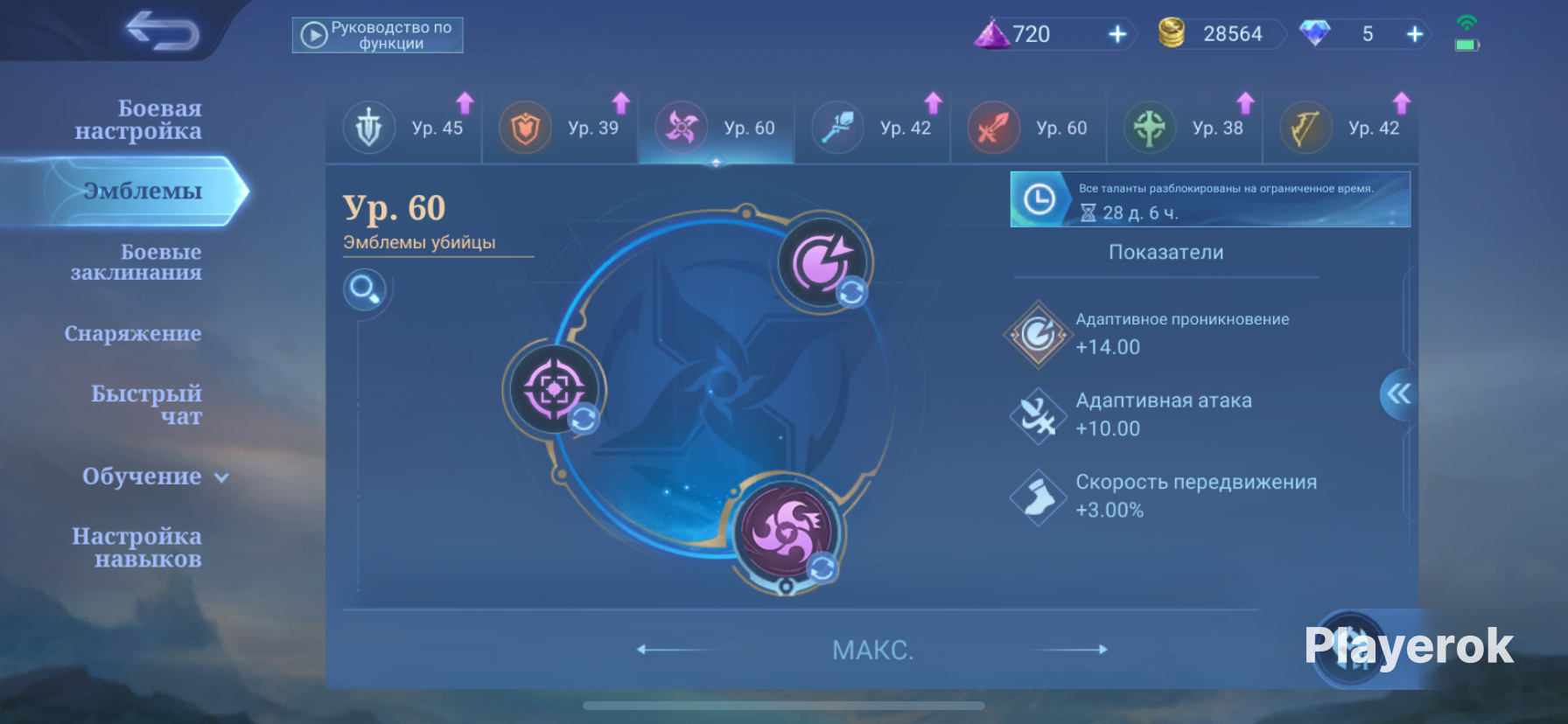Click the МАКС. level progress bar
Viewport: 1568px width, 724px height.
coord(872,650)
